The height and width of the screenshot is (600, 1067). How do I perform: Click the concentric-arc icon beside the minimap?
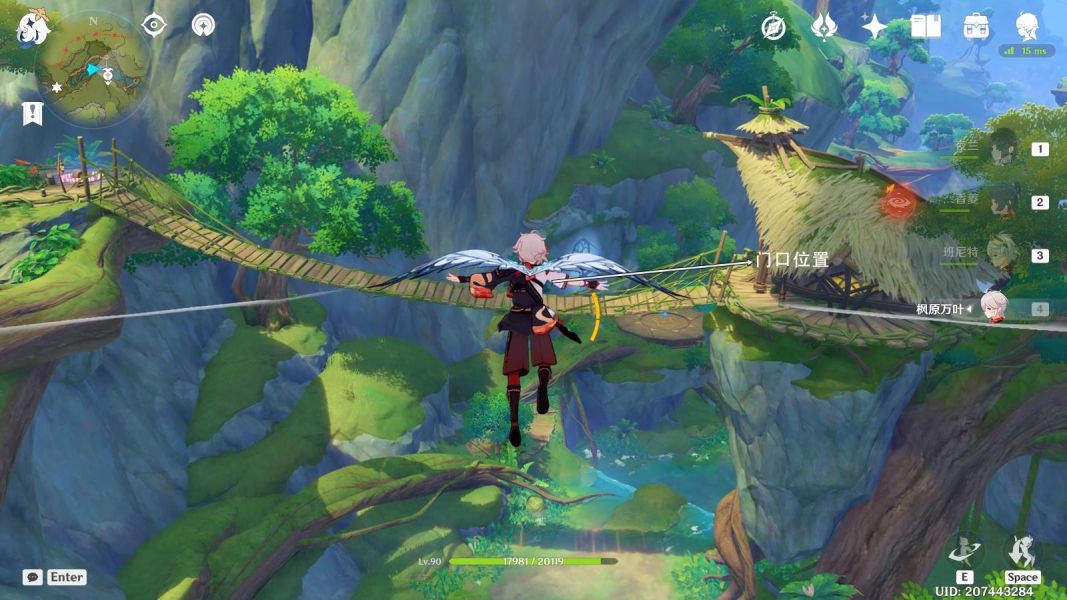203,25
